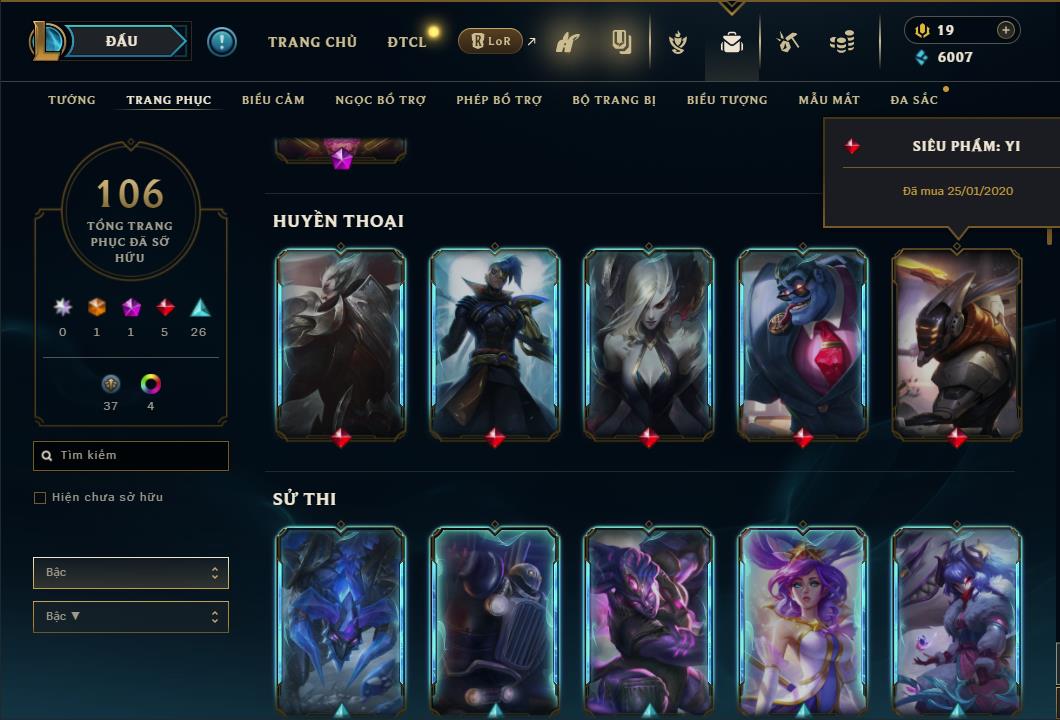Choose the Siêu Phẩm: Yi skin card
This screenshot has width=1060, height=720.
click(957, 342)
